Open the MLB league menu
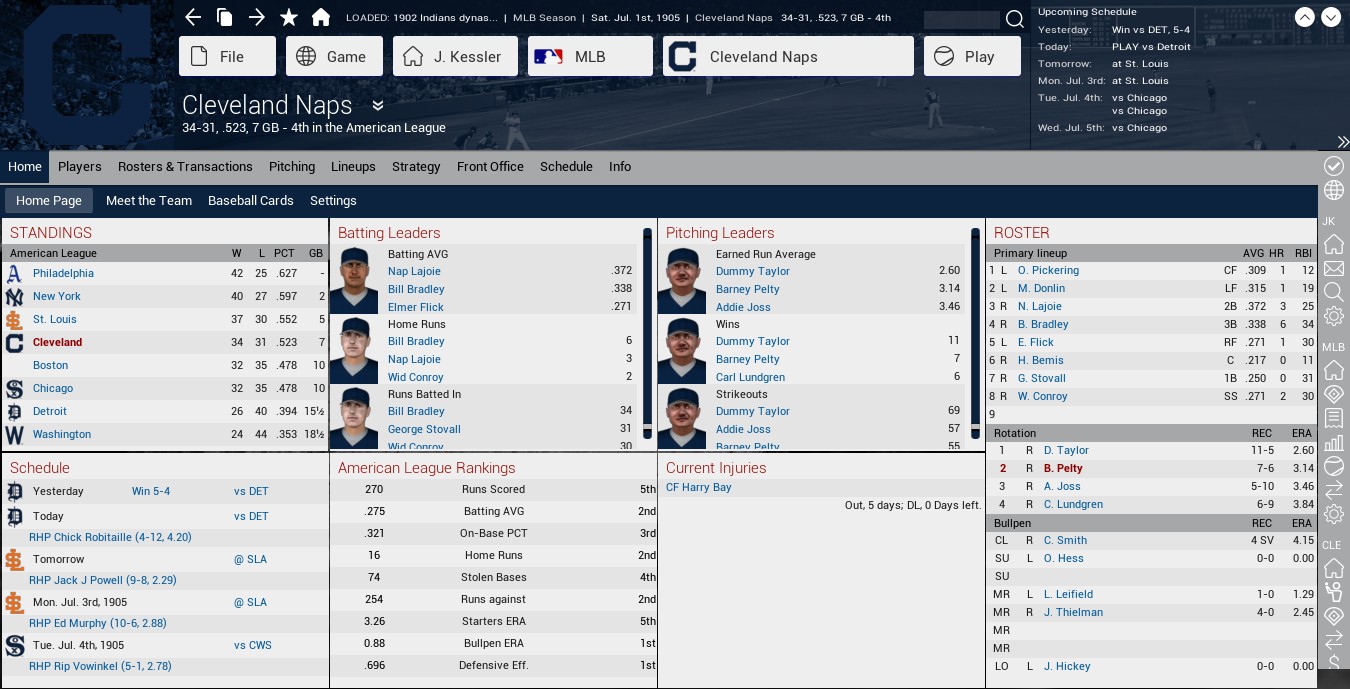Screen dimensions: 1350x689 [589, 57]
